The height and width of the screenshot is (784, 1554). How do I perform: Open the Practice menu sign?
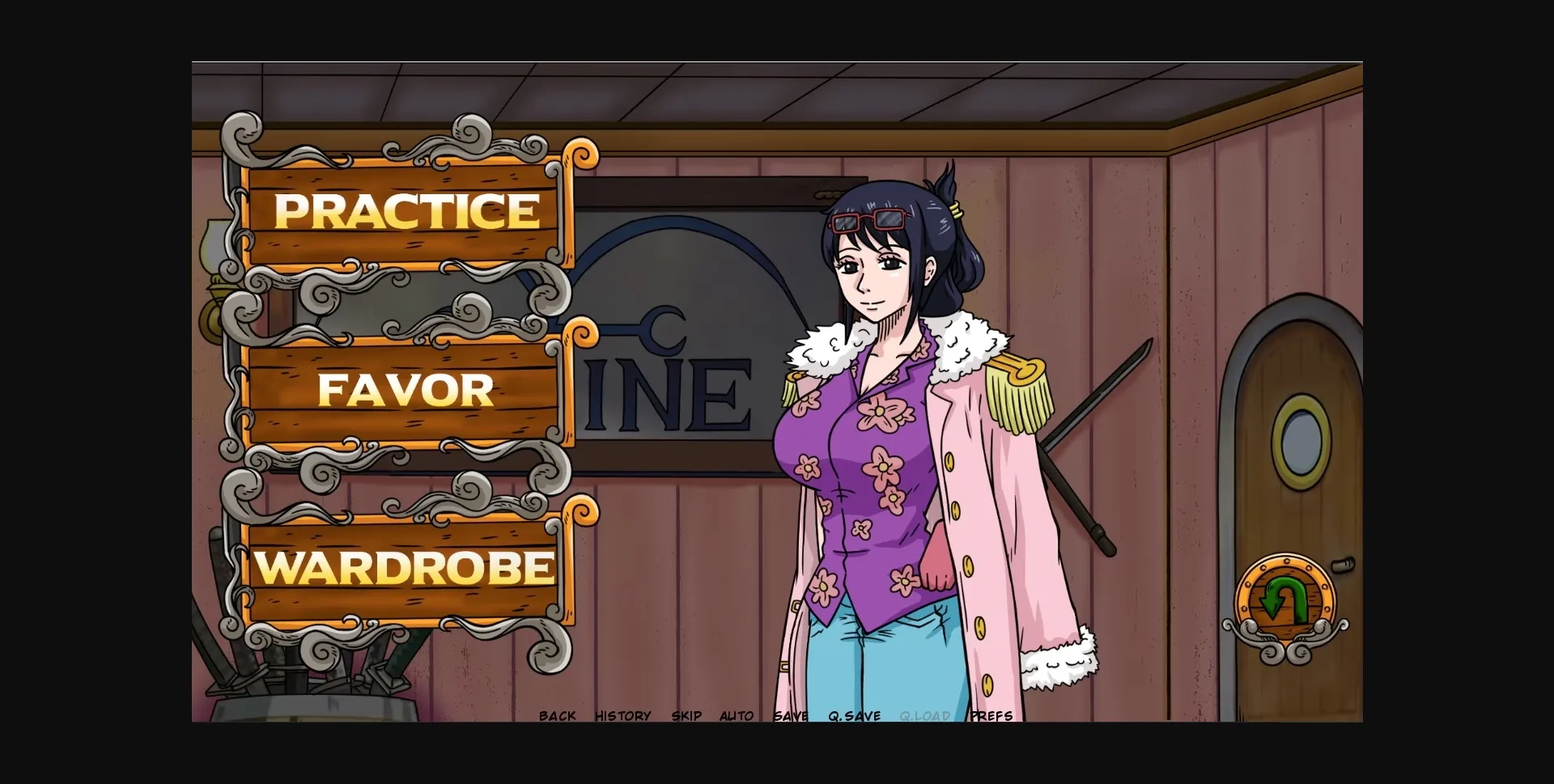coord(406,212)
